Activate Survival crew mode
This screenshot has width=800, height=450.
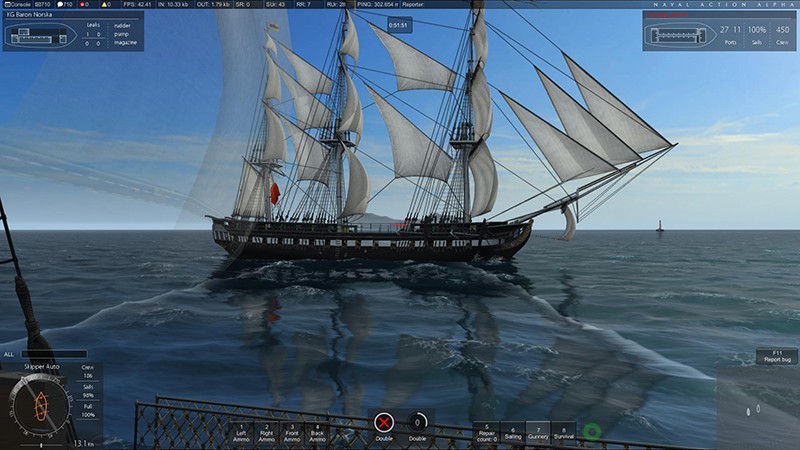[x=563, y=432]
